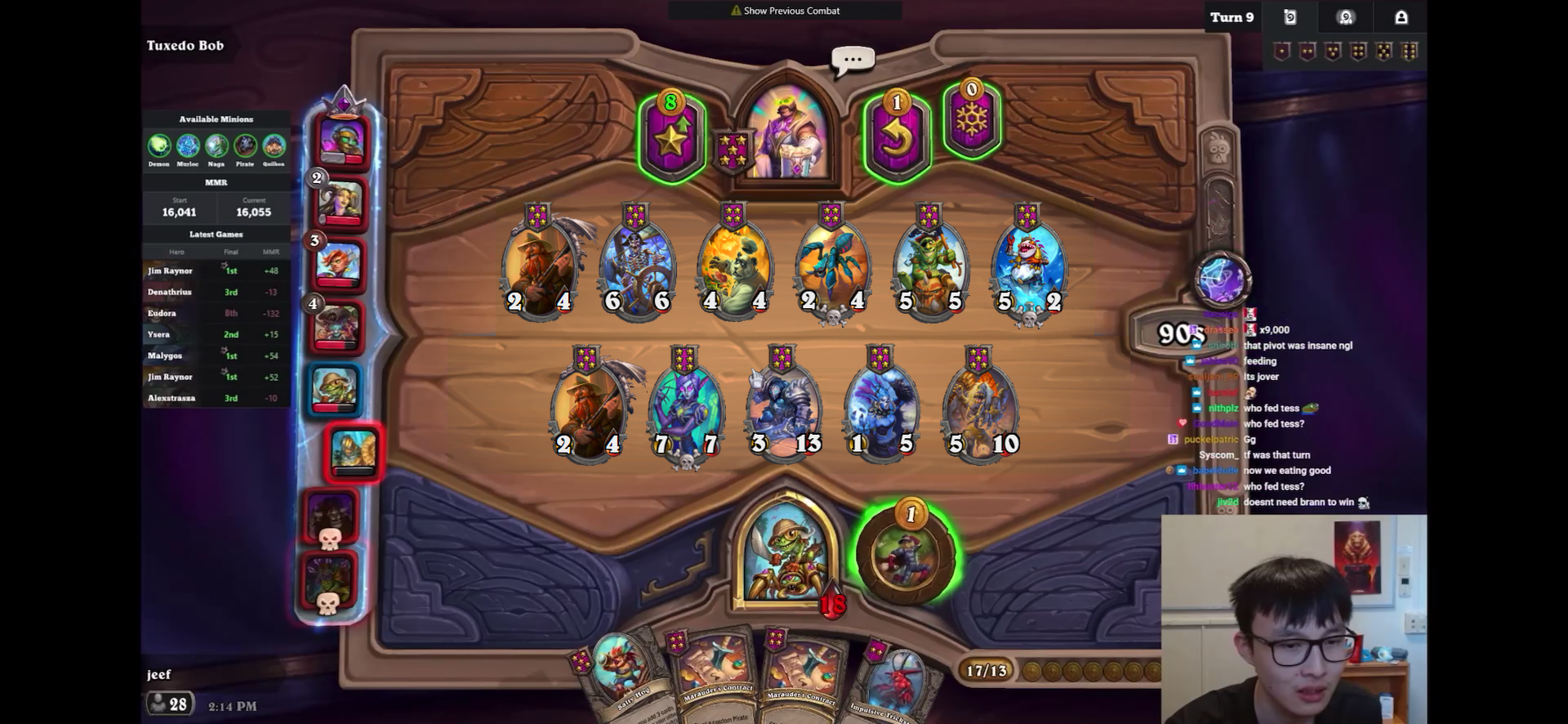Show Previous Combat replay
The image size is (1568, 724).
[785, 11]
